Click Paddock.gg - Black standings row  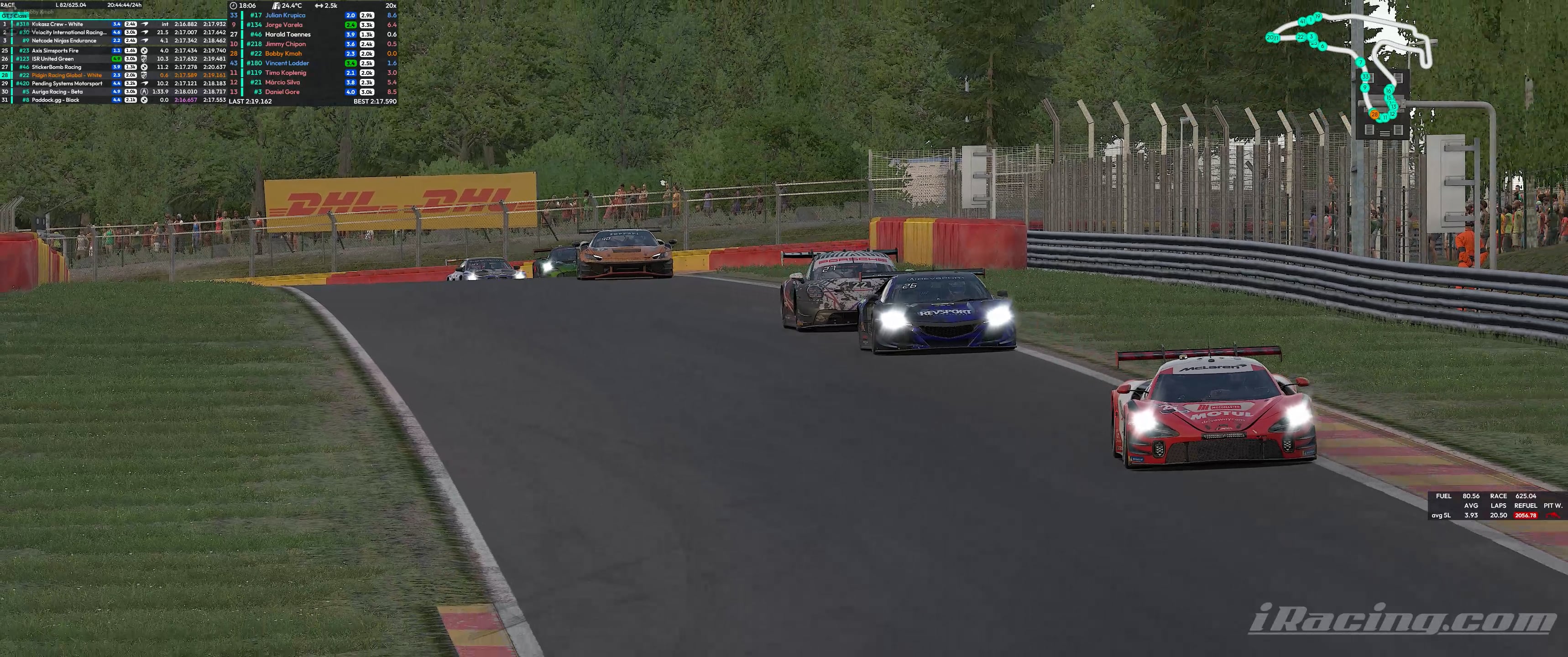coord(55,100)
